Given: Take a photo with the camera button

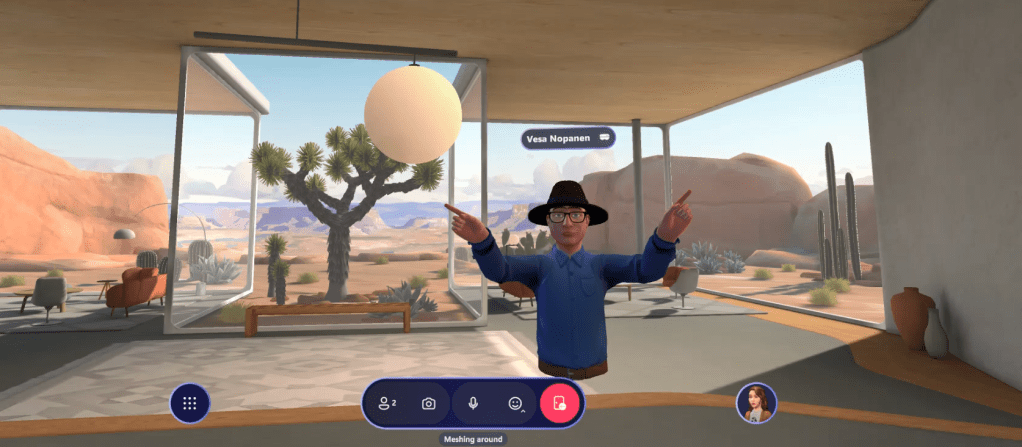Looking at the screenshot, I should click(x=429, y=403).
